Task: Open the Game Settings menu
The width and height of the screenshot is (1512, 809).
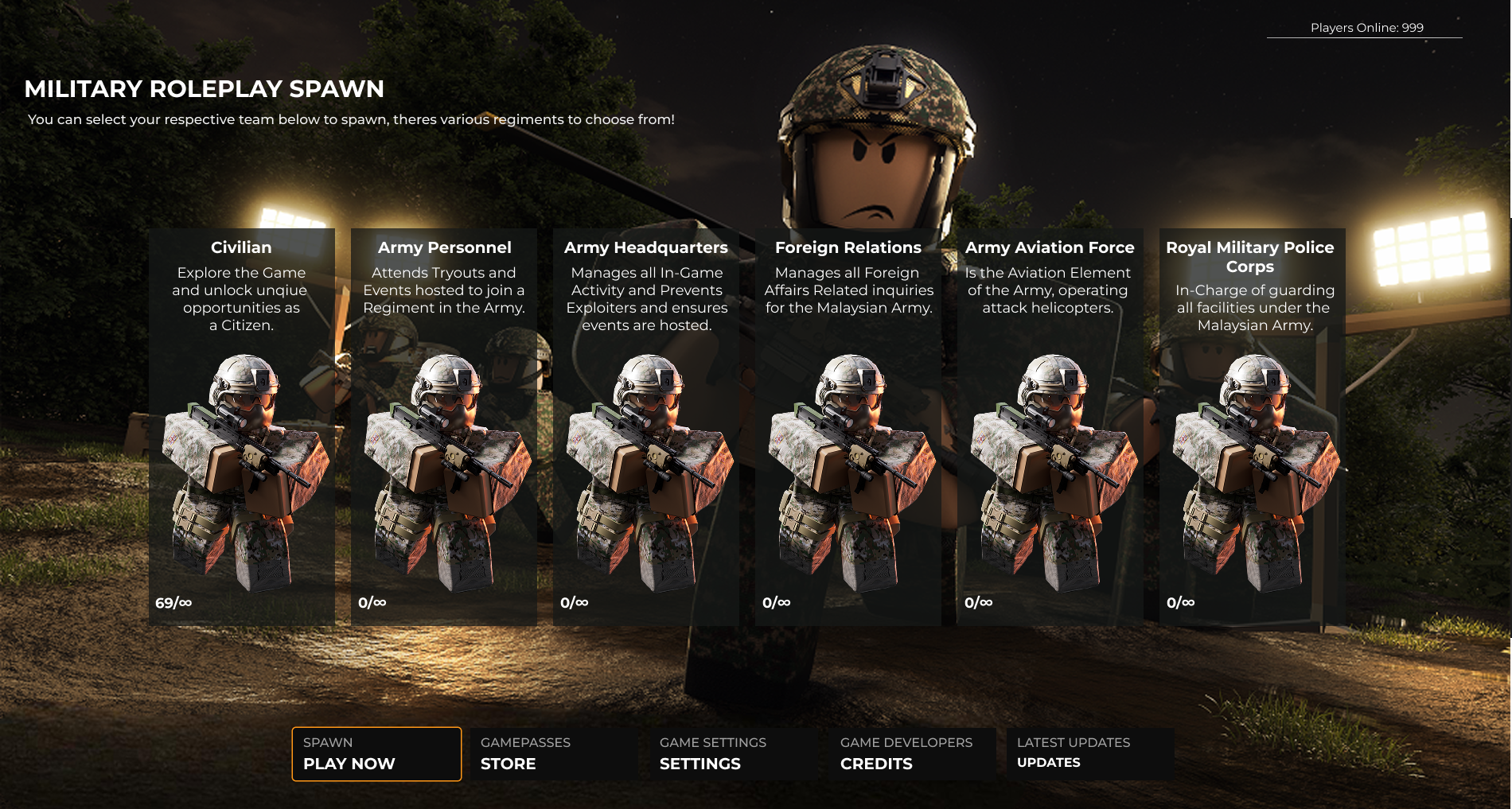Action: coord(733,753)
